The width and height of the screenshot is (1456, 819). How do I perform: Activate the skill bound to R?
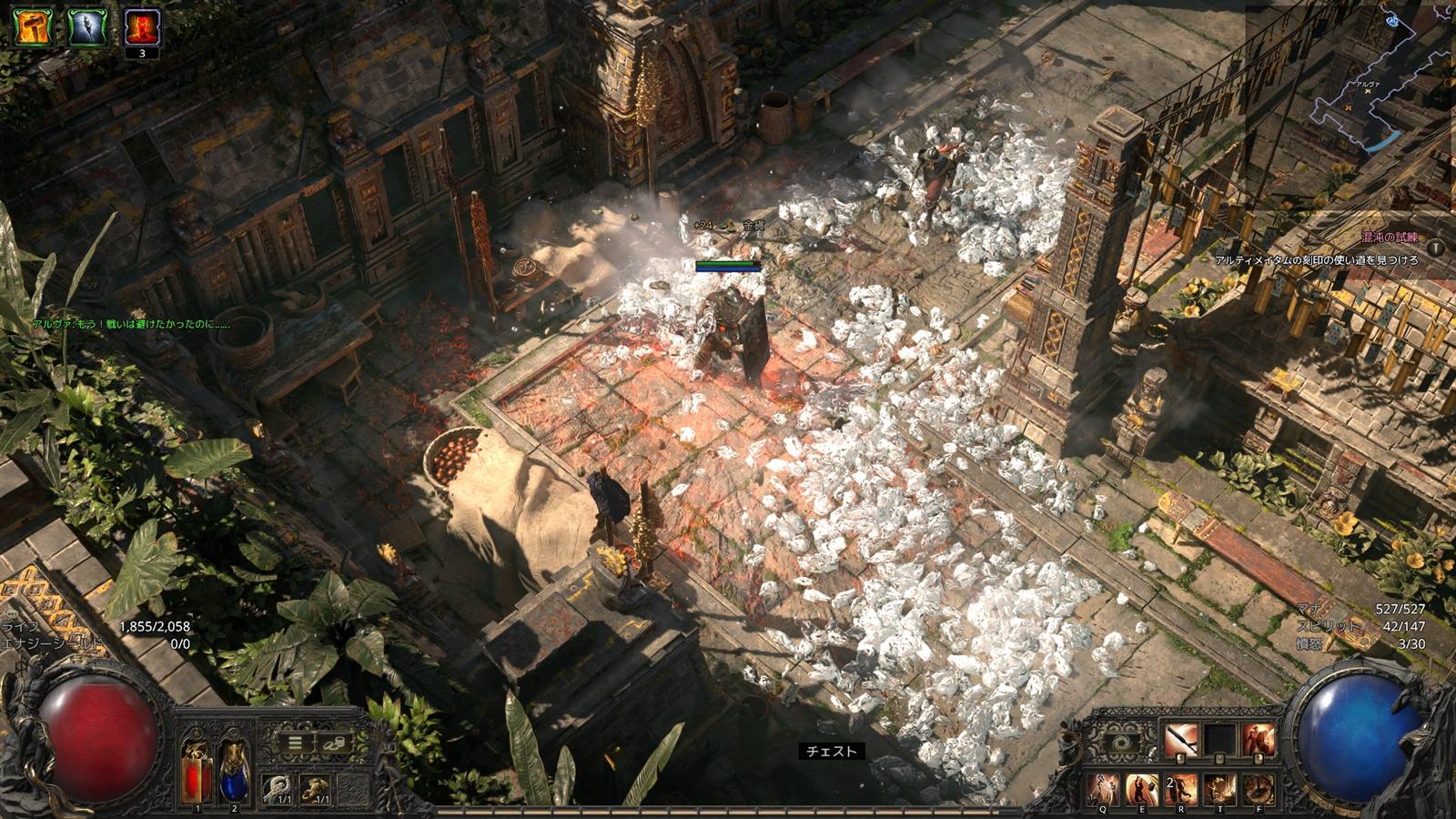coord(1181,790)
